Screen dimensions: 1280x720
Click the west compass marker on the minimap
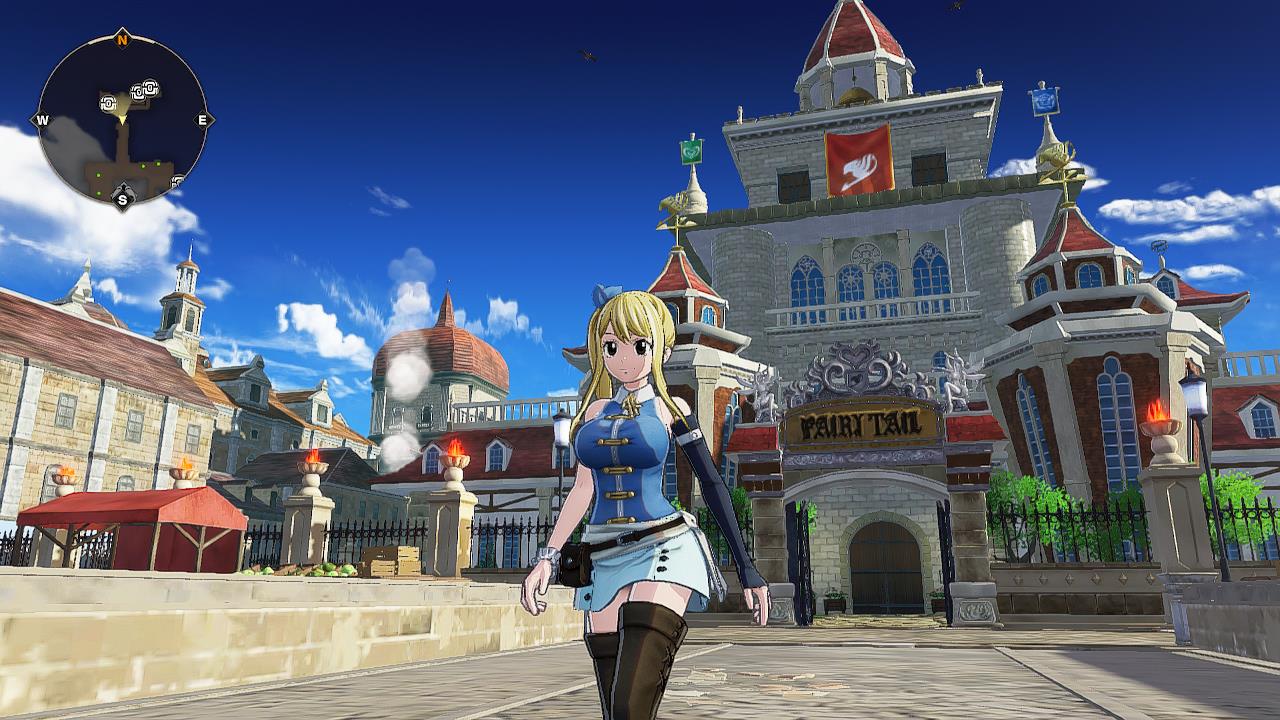42,120
